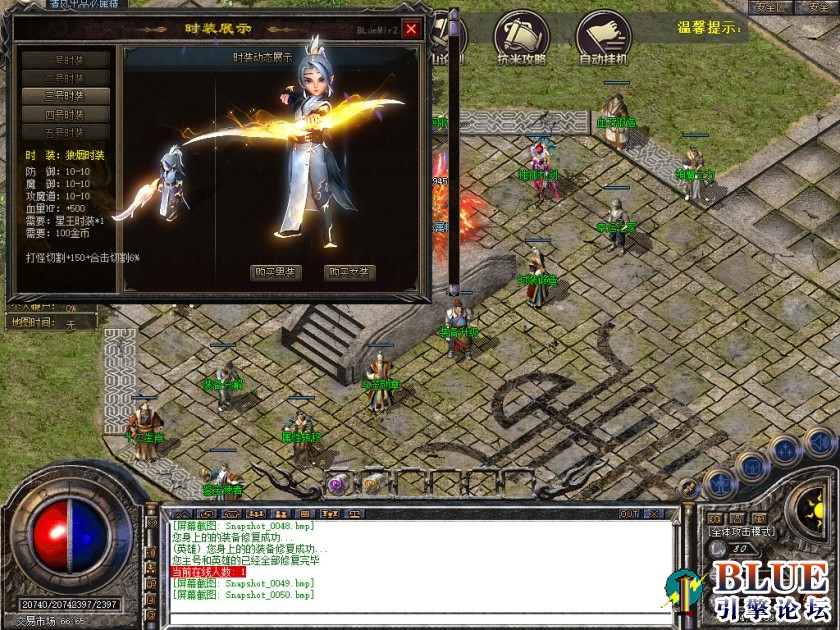This screenshot has height=630, width=840.
Task: Show the 四号时装 costume
Action: (65, 114)
